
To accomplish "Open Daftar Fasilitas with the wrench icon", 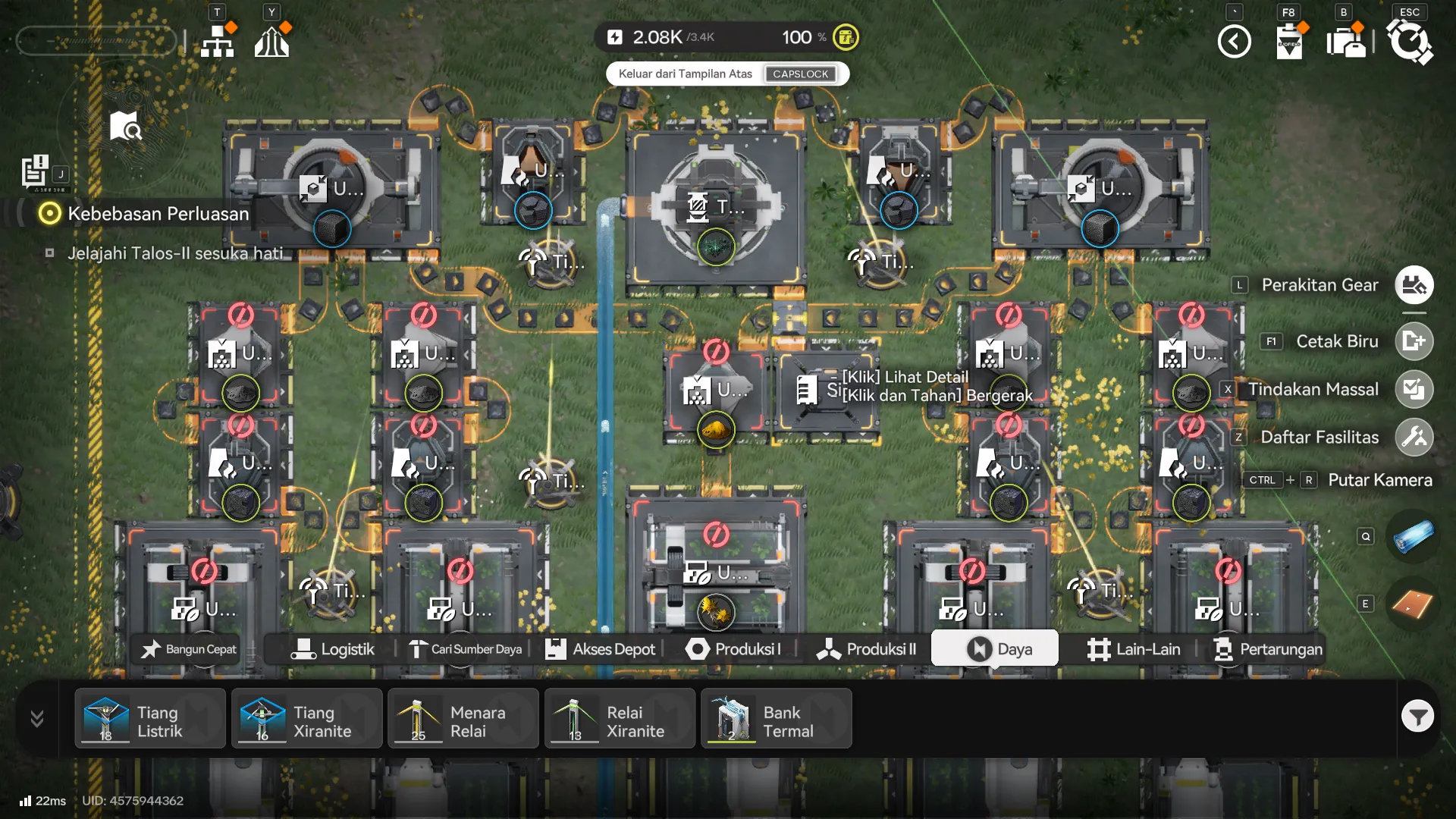I will point(1414,438).
